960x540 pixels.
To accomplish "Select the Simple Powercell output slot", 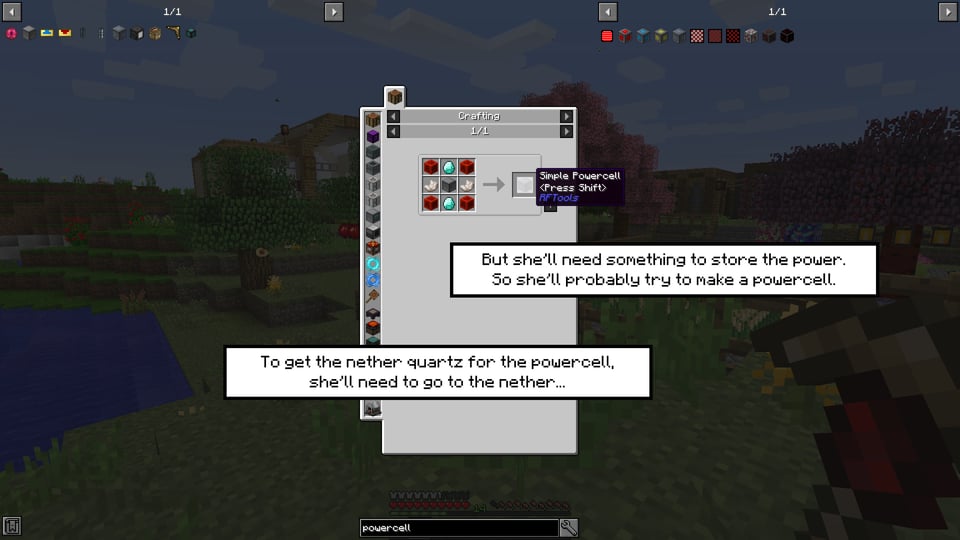I will tap(524, 184).
